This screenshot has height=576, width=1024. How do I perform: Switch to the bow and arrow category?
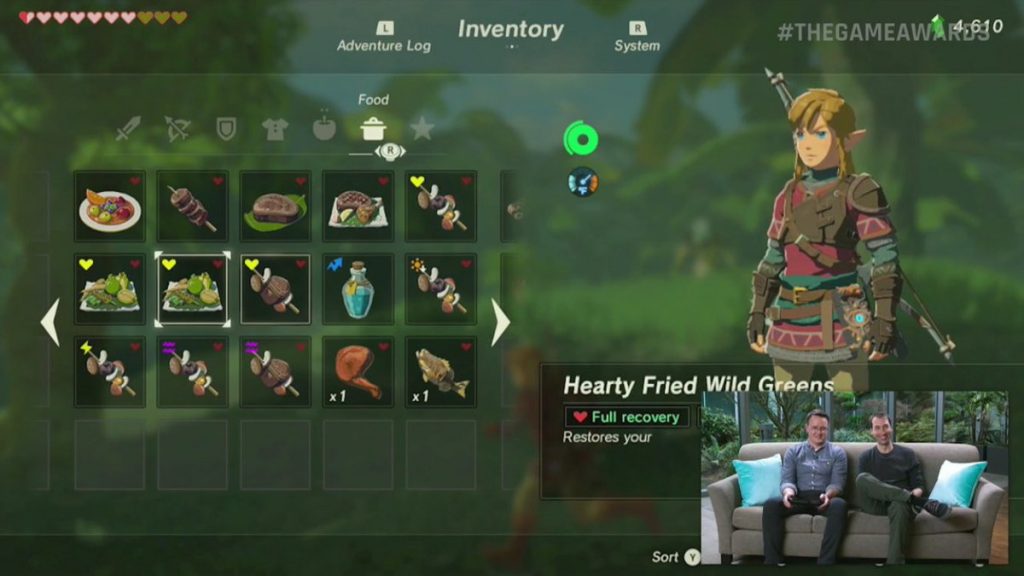pos(177,129)
